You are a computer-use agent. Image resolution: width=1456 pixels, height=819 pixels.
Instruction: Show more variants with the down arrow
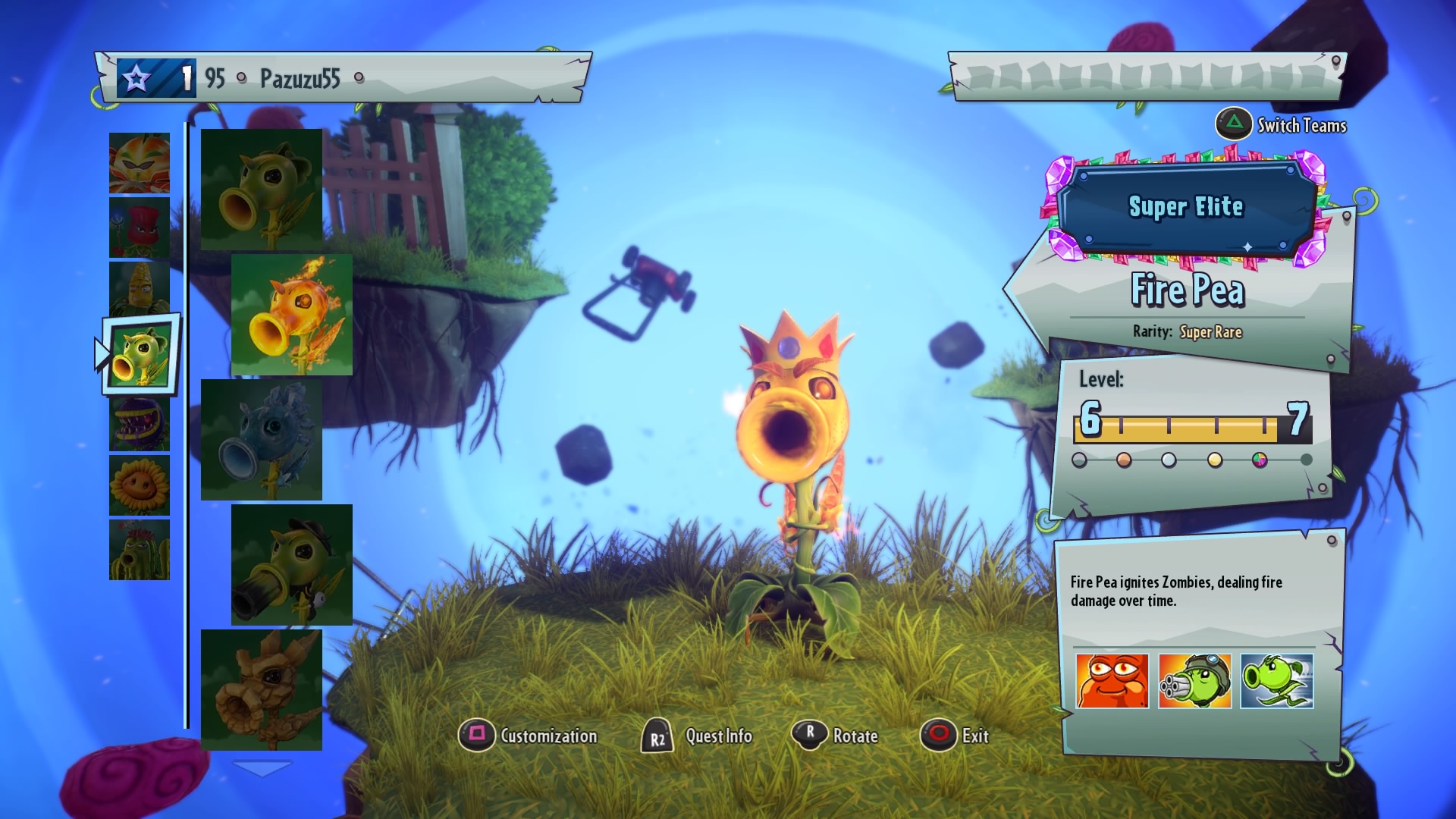tap(261, 768)
